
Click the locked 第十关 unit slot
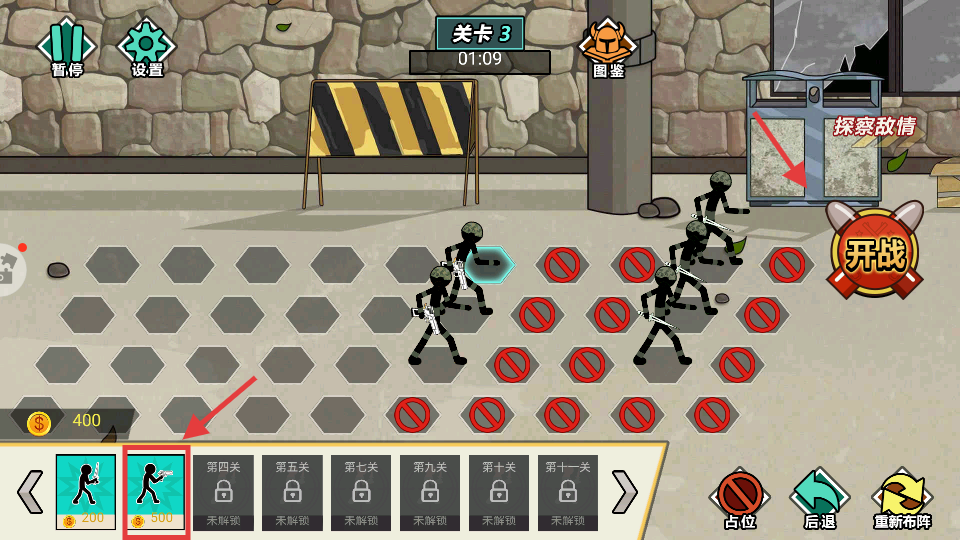pos(499,491)
